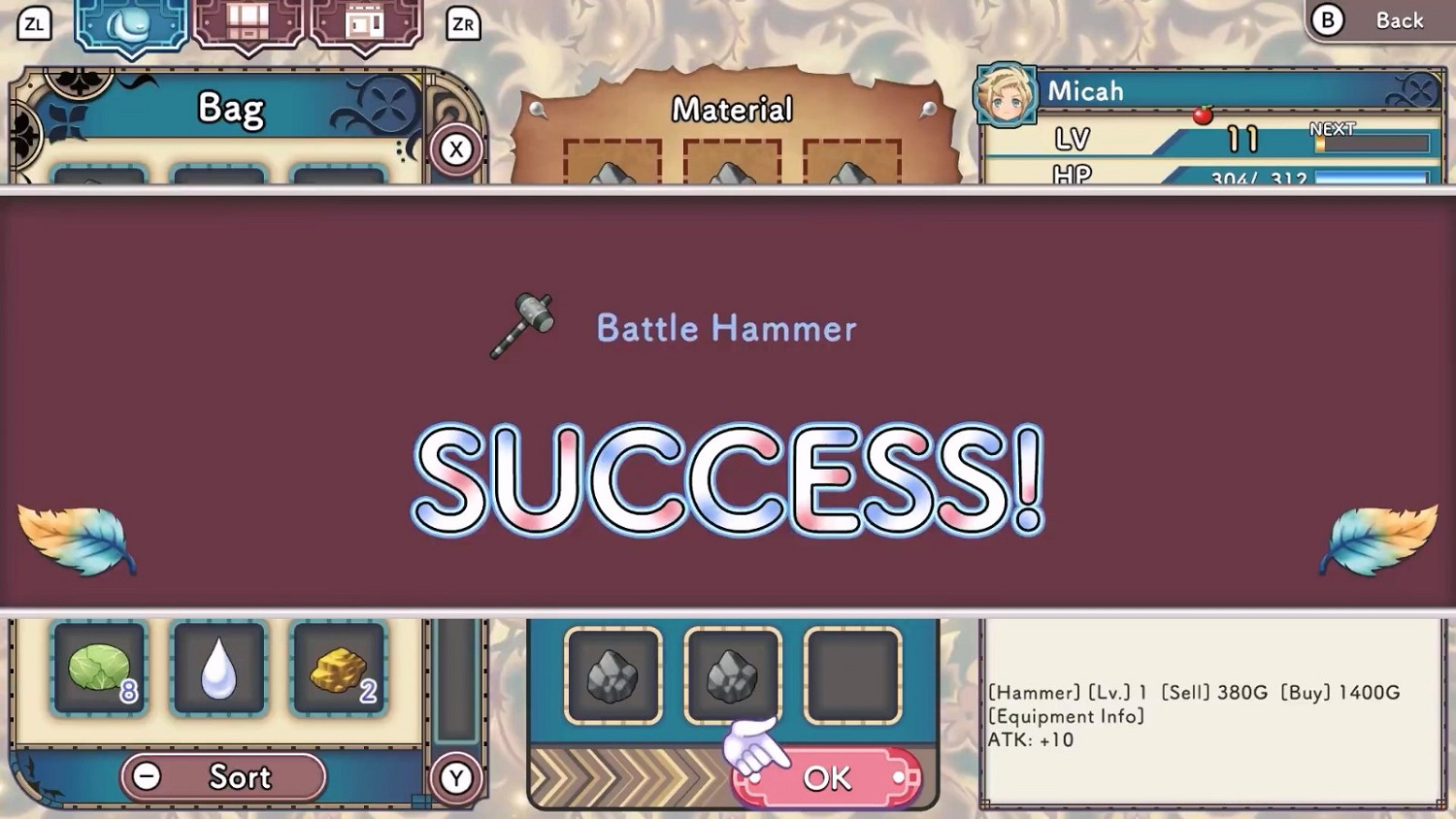The width and height of the screenshot is (1456, 819).
Task: Open the Bag panel header
Action: click(231, 108)
